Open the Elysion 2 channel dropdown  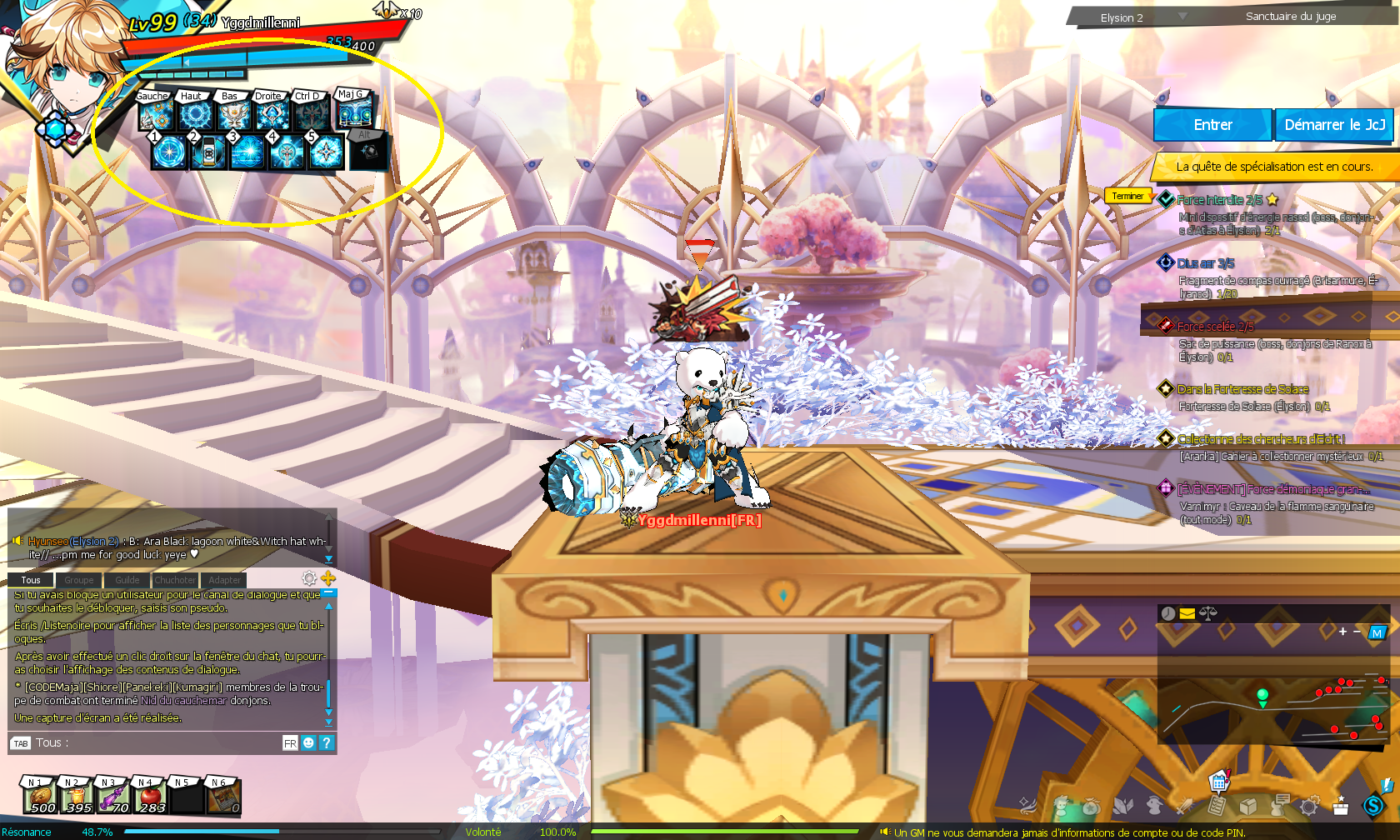(1182, 17)
